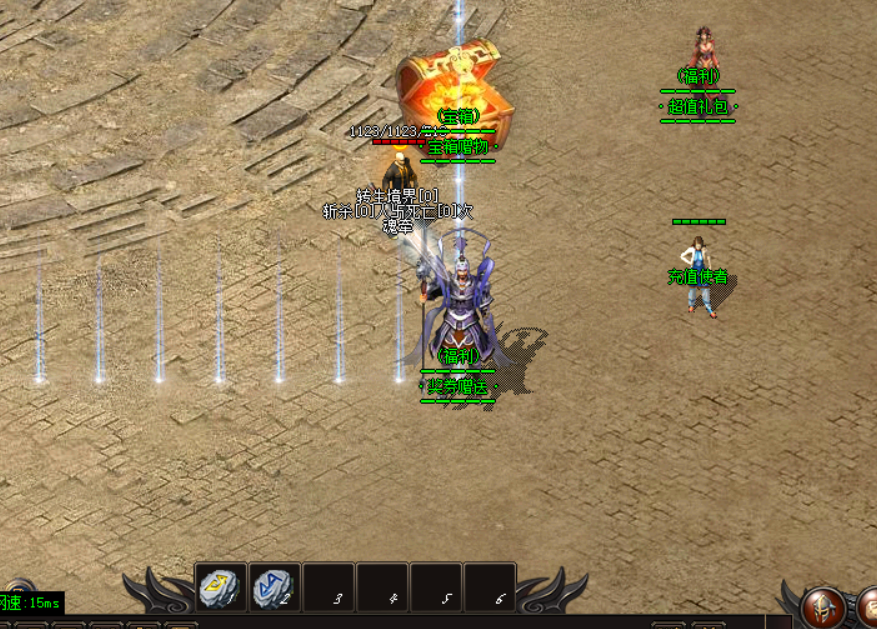Open the helmet icon menu button

(x=824, y=606)
